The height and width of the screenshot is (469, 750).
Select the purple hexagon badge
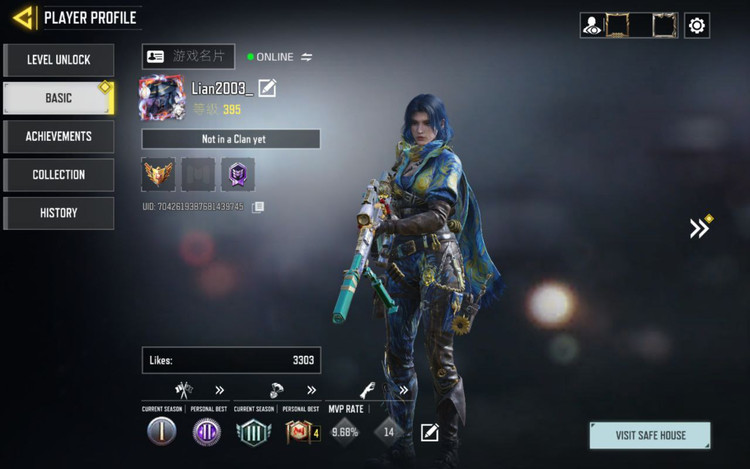(x=238, y=175)
